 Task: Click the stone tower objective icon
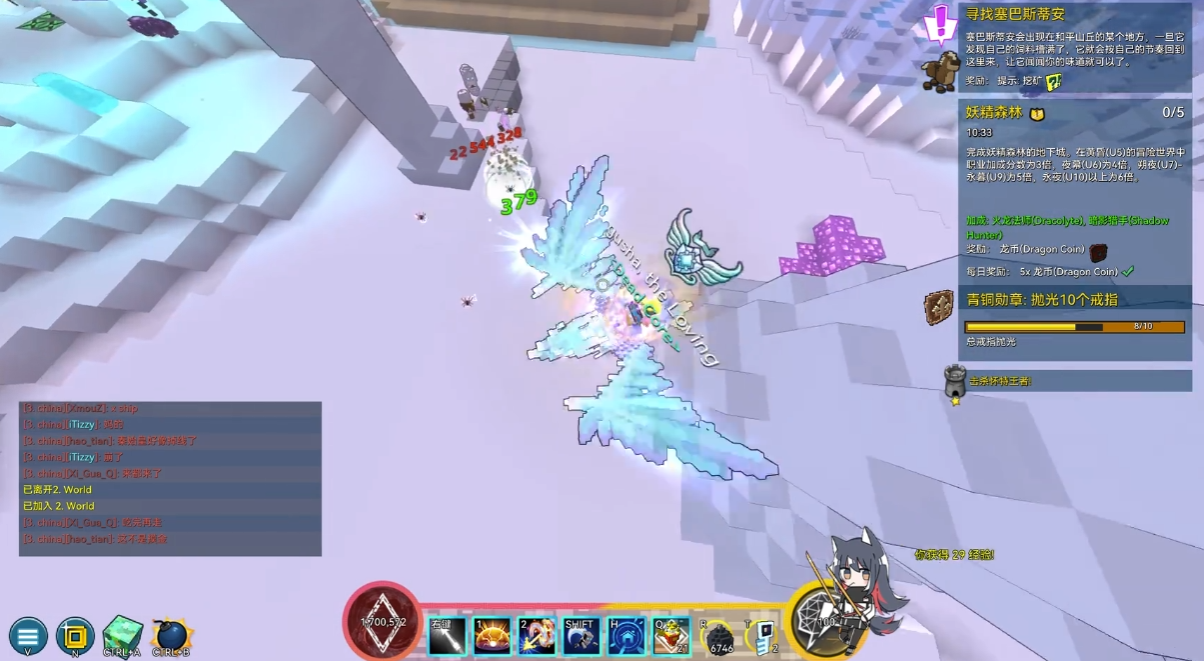click(955, 383)
